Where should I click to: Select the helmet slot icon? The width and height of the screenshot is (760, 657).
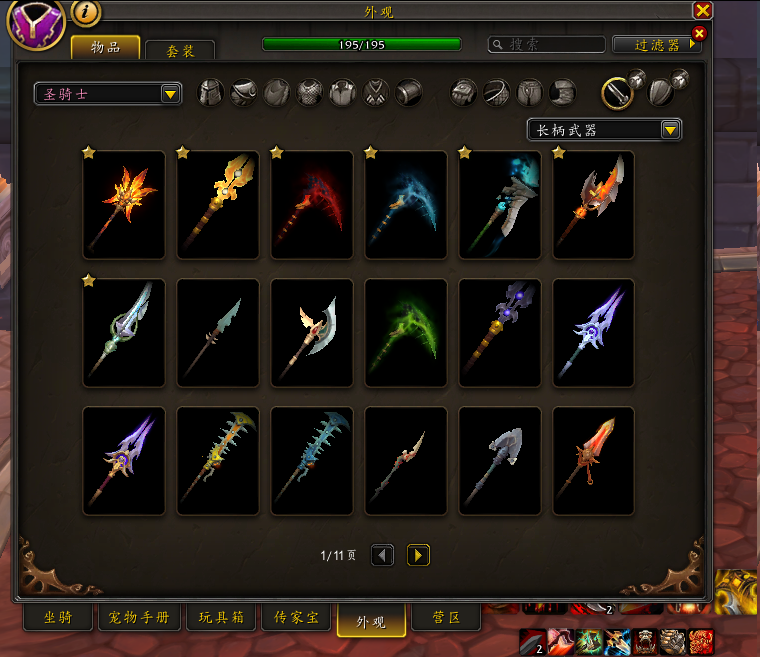[x=211, y=93]
